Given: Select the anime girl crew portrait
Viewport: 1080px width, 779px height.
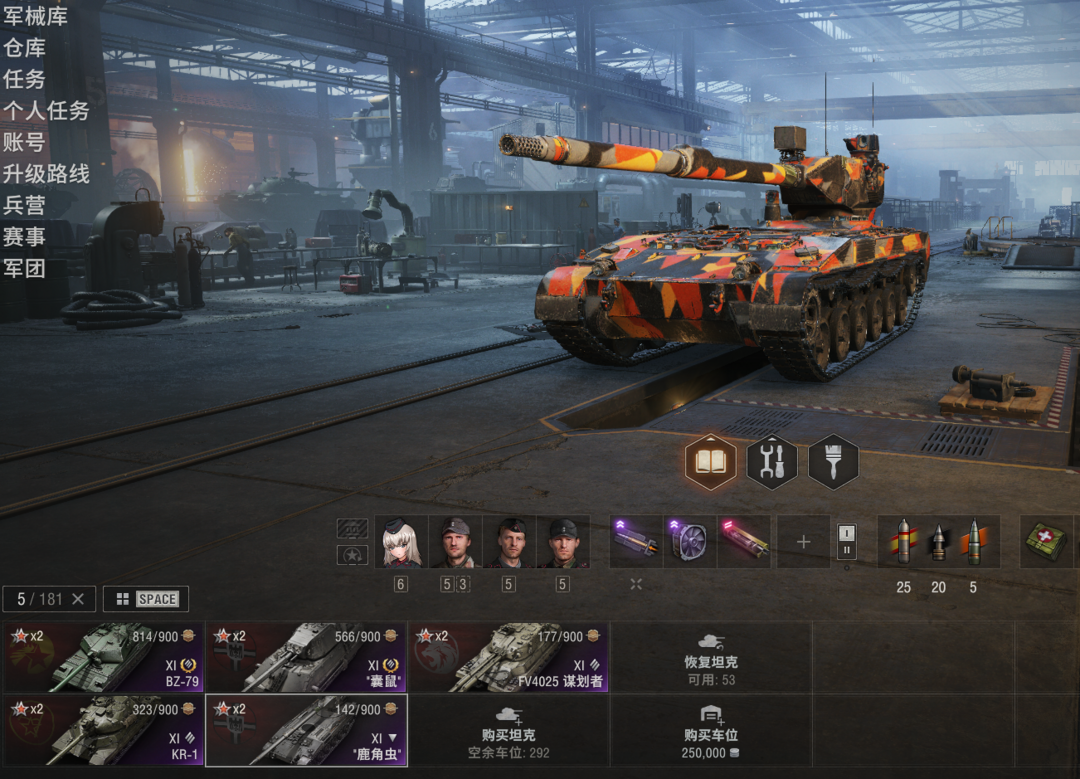Looking at the screenshot, I should (x=401, y=542).
